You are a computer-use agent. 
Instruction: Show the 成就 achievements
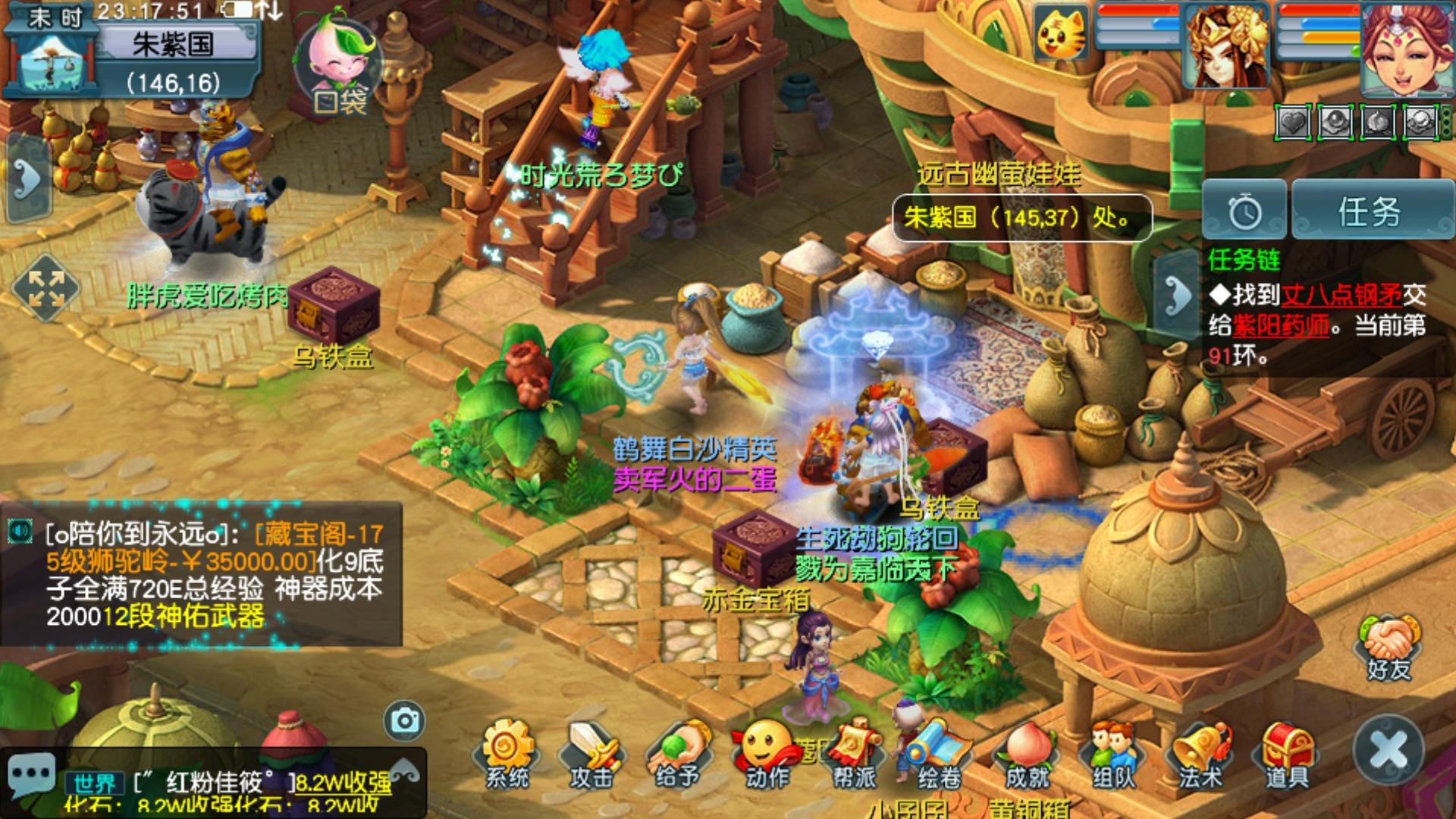pyautogui.click(x=1026, y=755)
